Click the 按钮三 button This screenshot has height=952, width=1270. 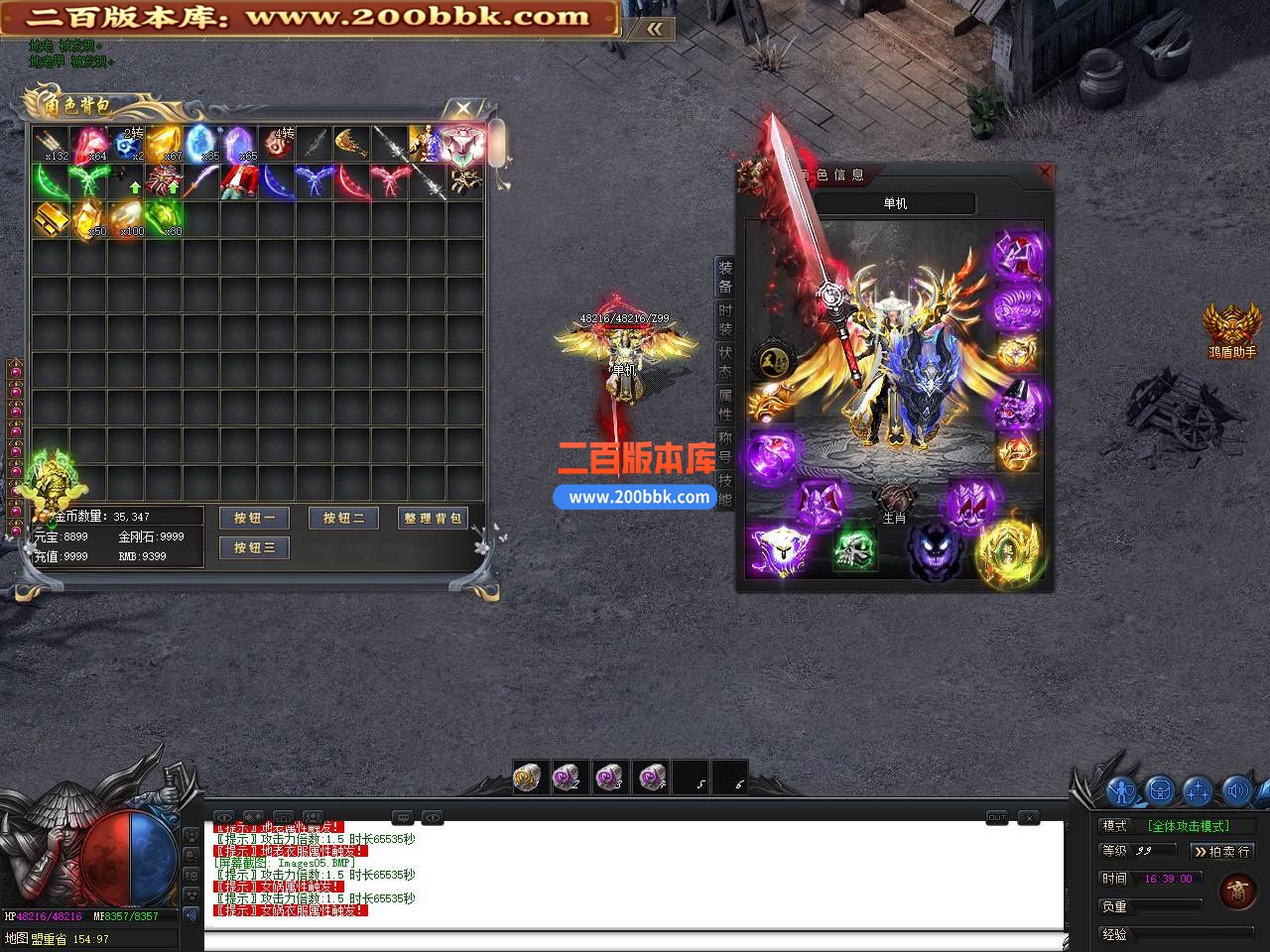(254, 547)
